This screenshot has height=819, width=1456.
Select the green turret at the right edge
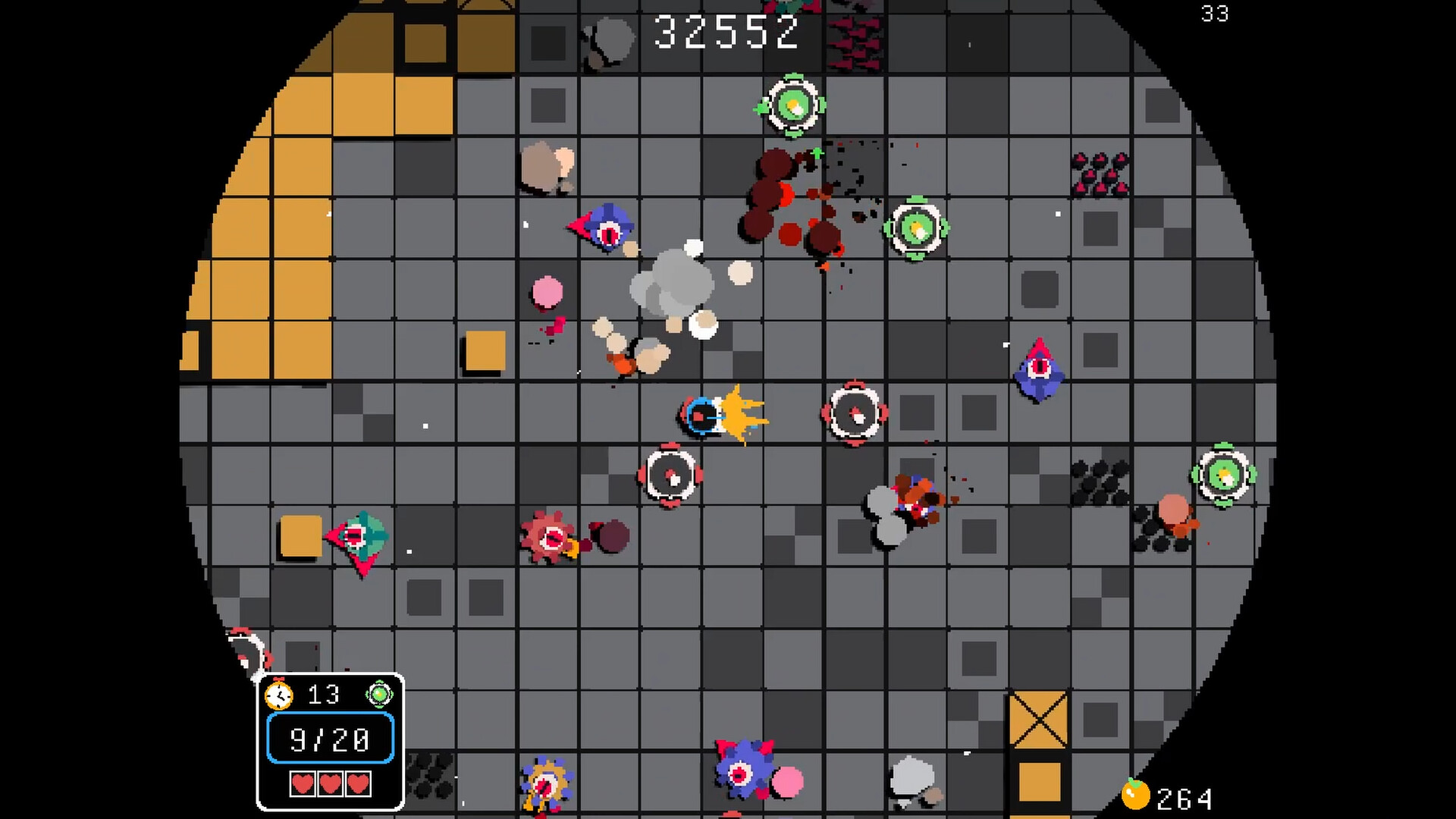1224,476
